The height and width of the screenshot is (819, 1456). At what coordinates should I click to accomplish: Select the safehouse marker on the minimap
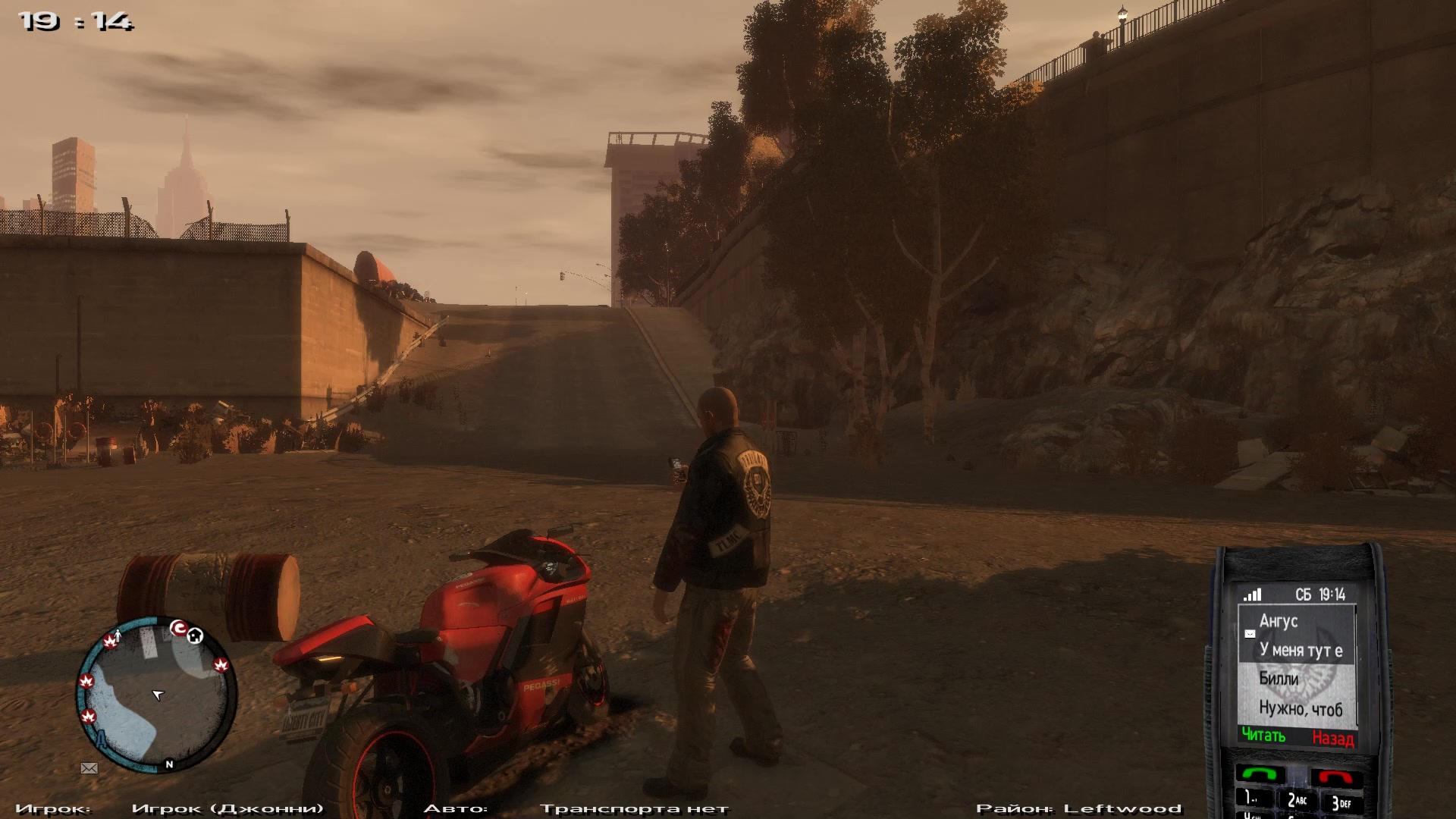coord(195,635)
